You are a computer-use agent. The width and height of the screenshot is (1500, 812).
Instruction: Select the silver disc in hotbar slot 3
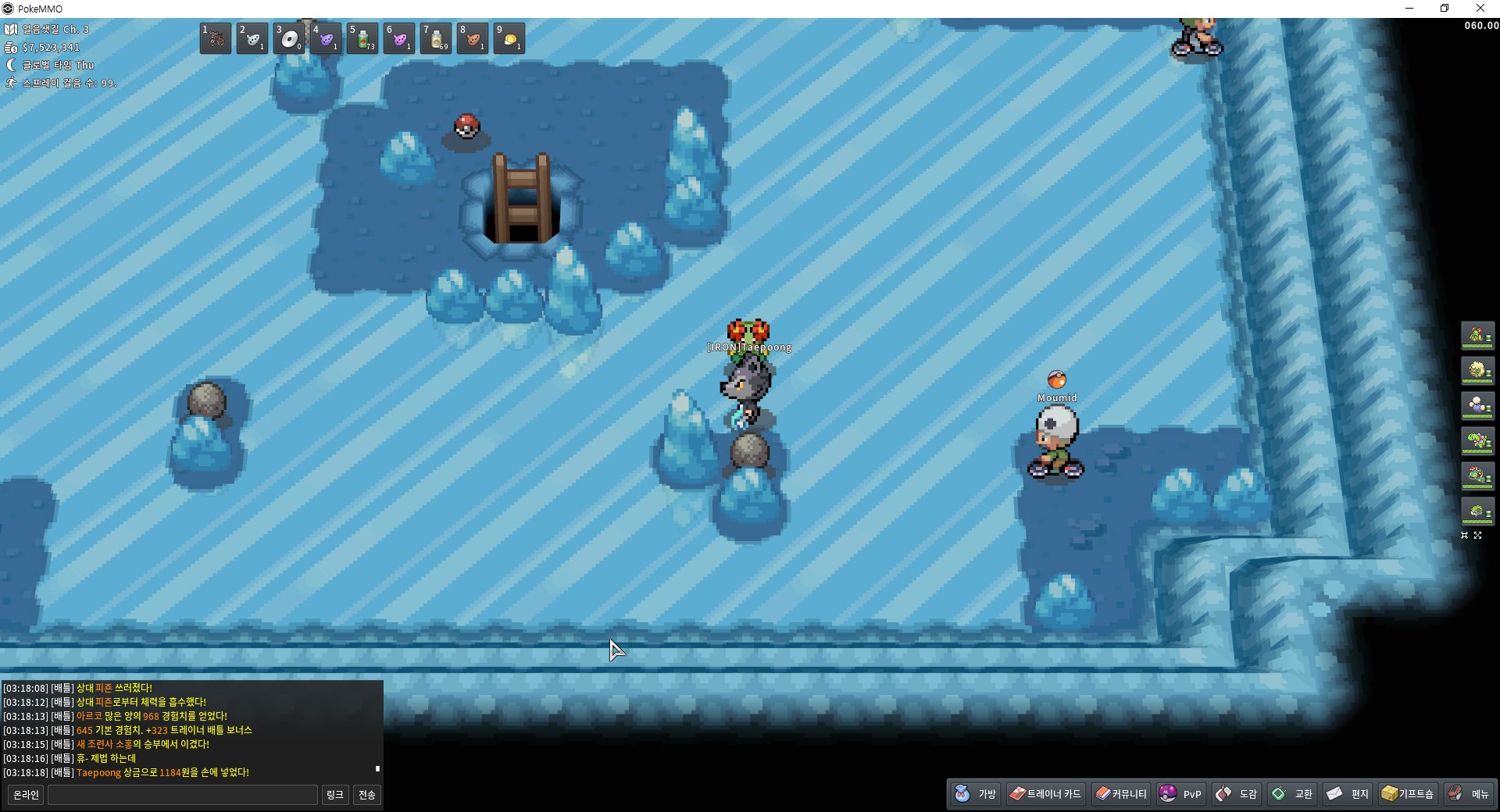click(289, 38)
